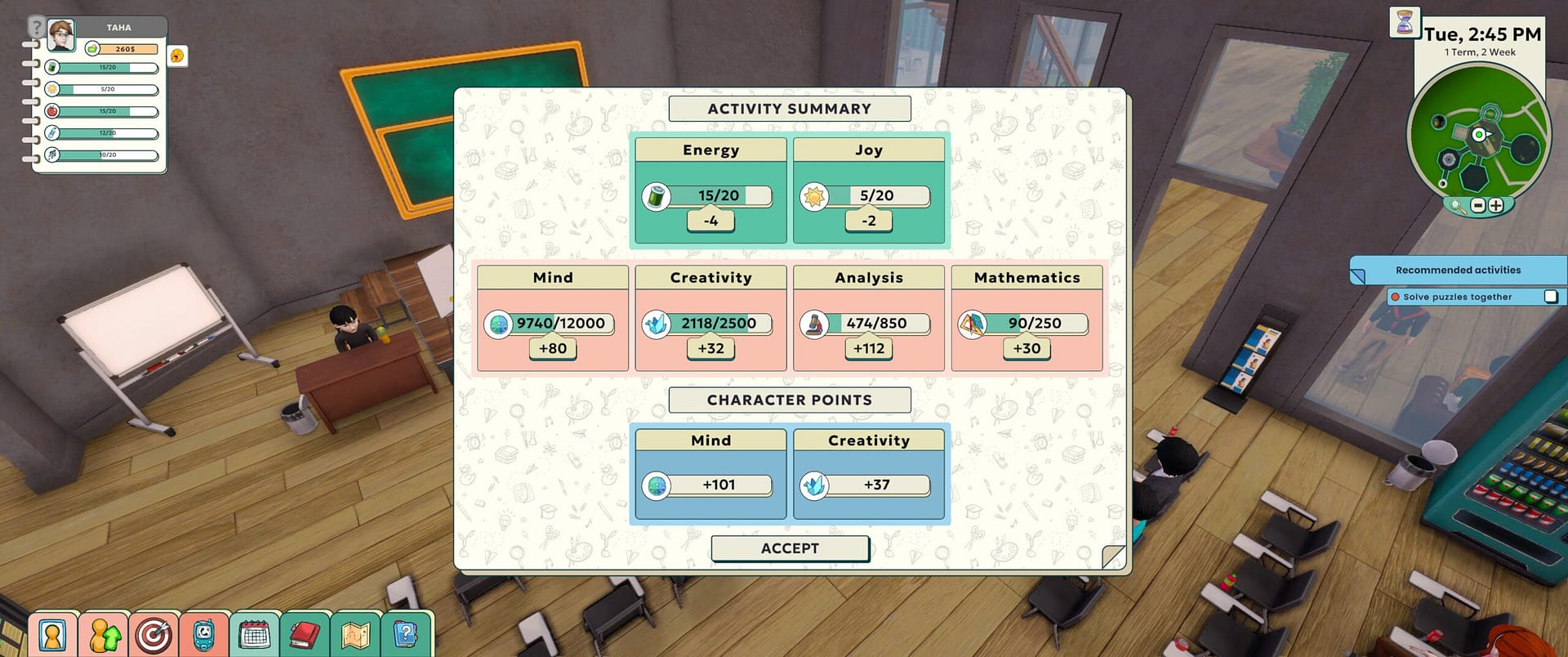Open the calendar schedule
1568x657 pixels.
254,635
